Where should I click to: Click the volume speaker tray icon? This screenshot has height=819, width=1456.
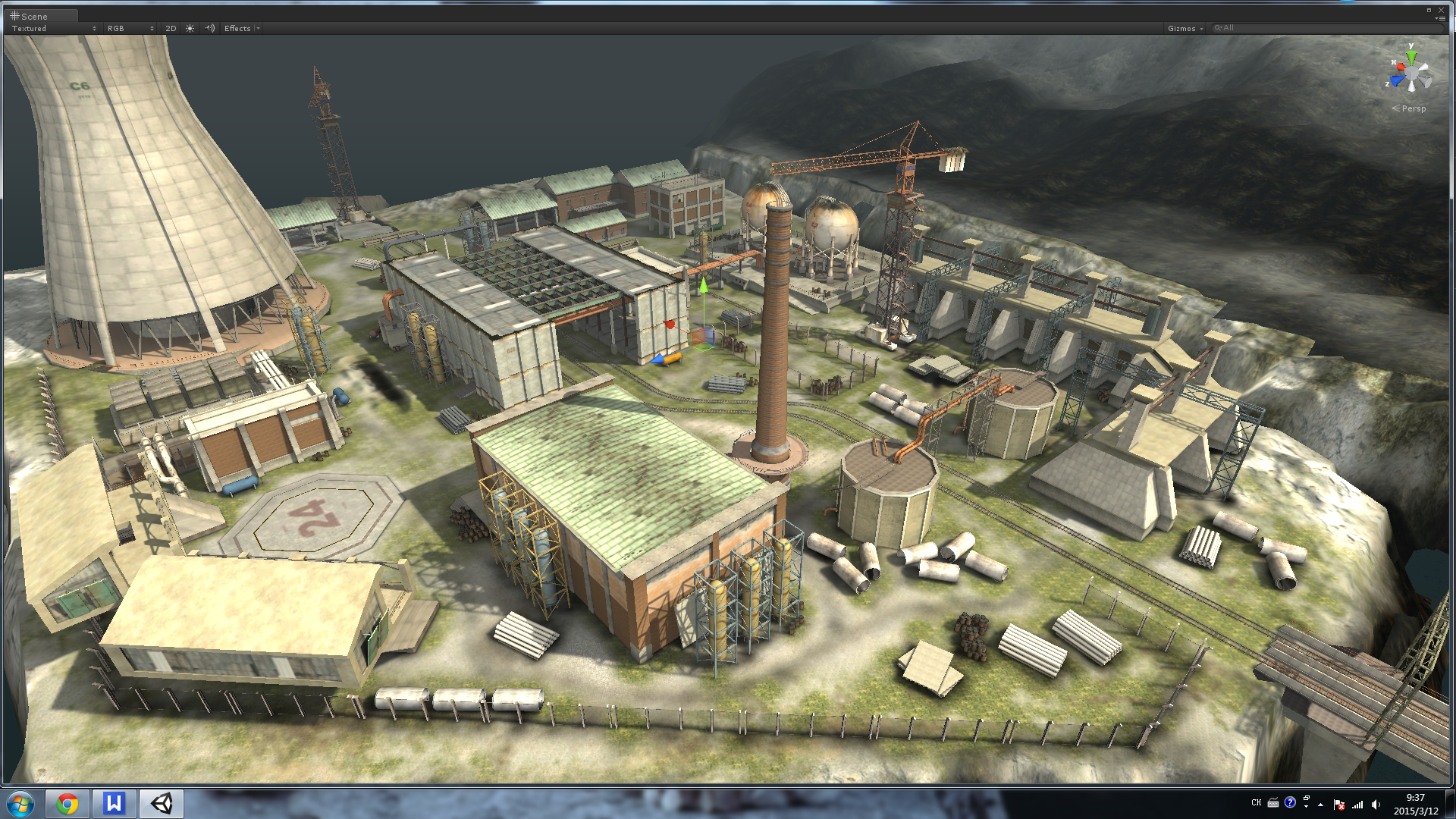click(1376, 805)
